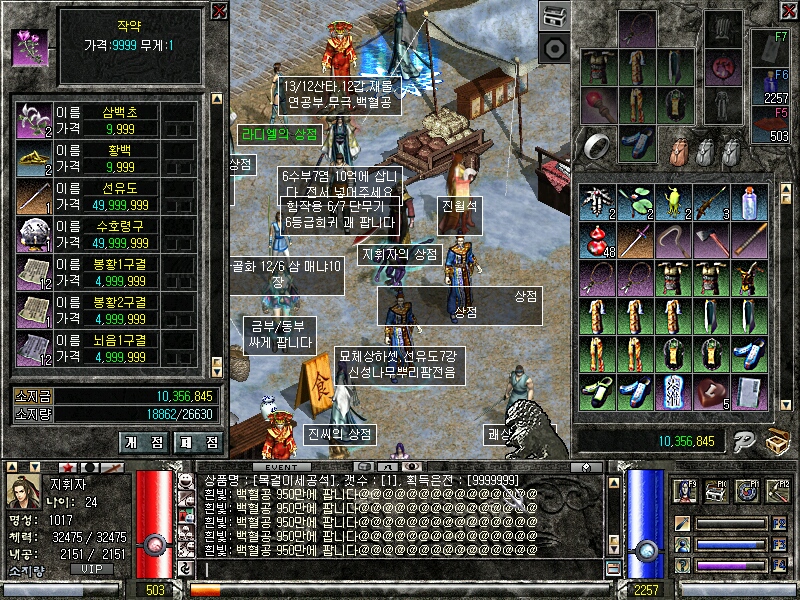Select the red gourd potion stack
The height and width of the screenshot is (600, 800).
pyautogui.click(x=597, y=240)
